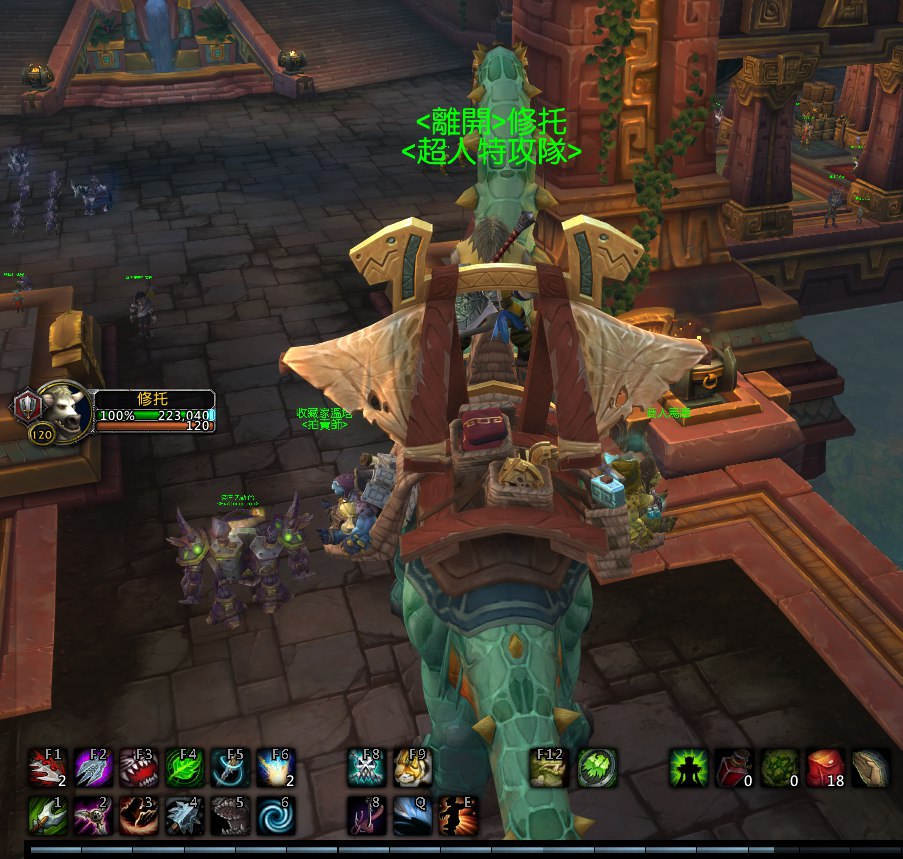Viewport: 903px width, 859px height.
Task: Click the praying hands ability icon
Action: 871,768
